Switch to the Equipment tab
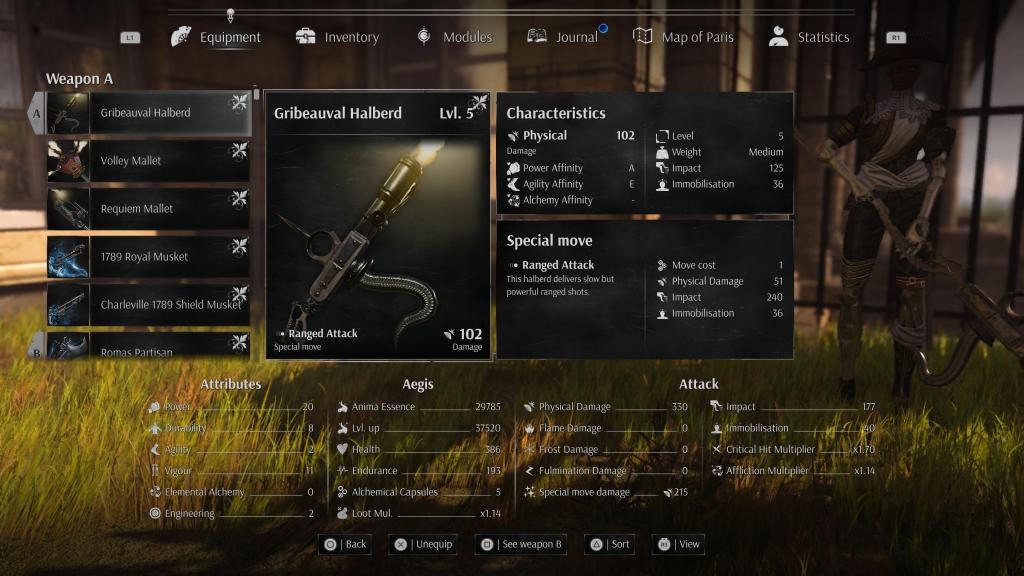Image resolution: width=1024 pixels, height=576 pixels. (x=217, y=37)
